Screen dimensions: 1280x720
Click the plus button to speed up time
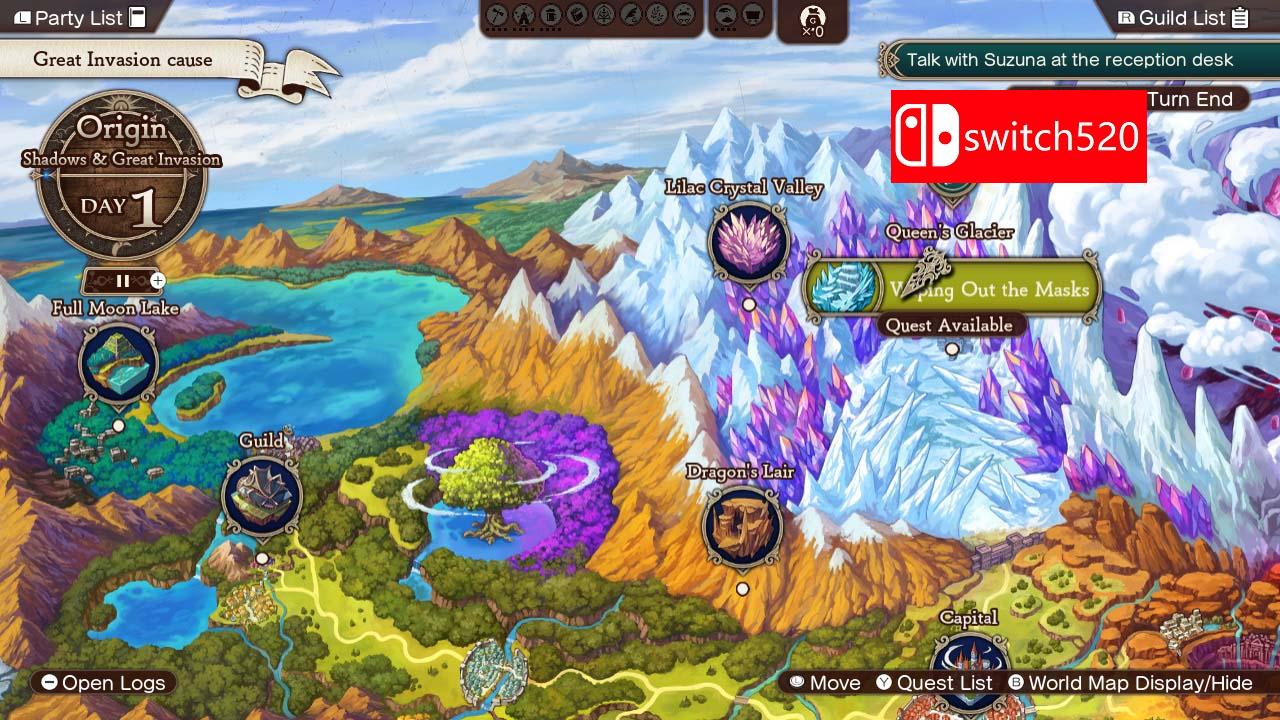pos(156,281)
